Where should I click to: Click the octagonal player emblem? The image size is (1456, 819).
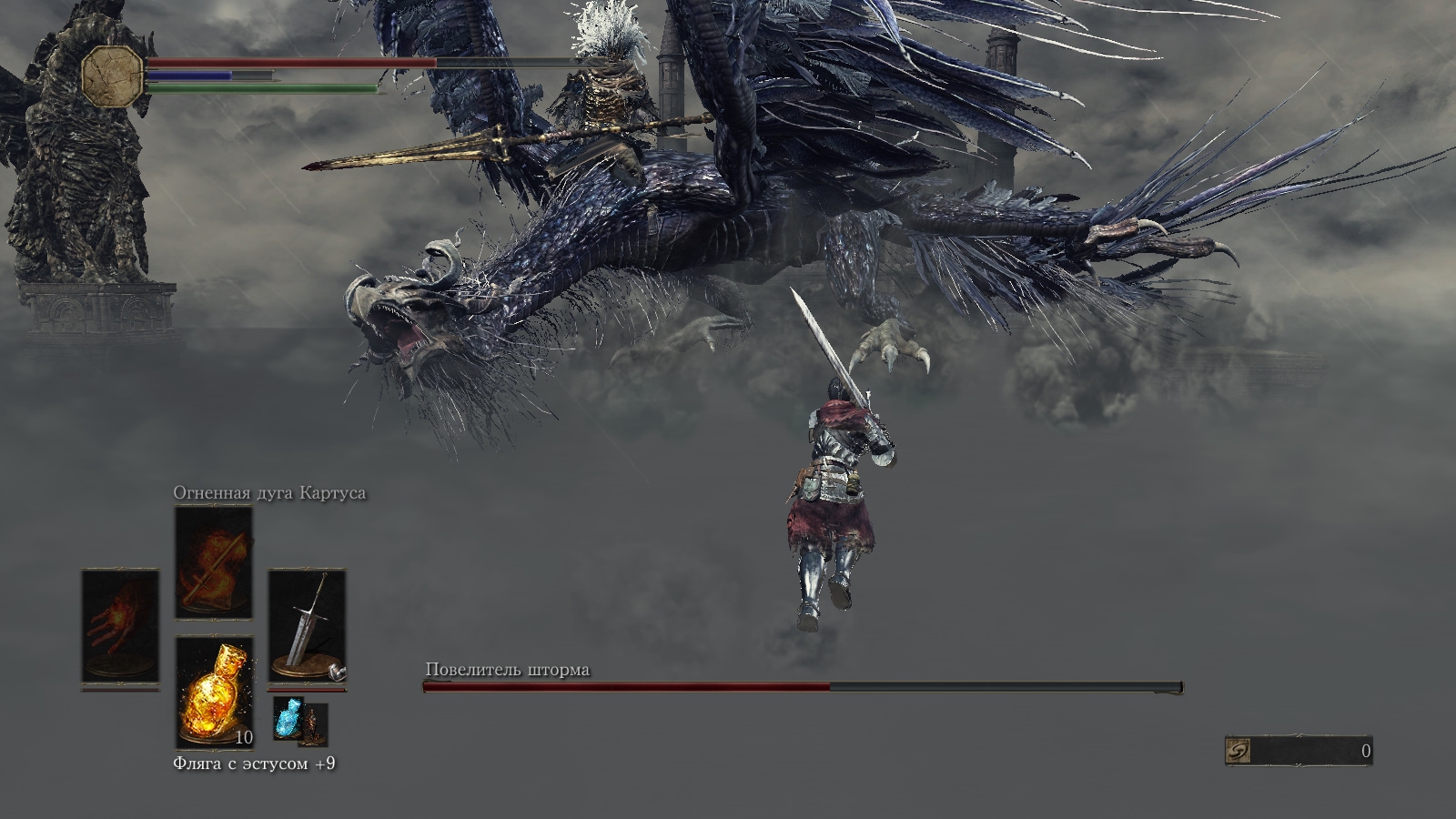coord(113,75)
